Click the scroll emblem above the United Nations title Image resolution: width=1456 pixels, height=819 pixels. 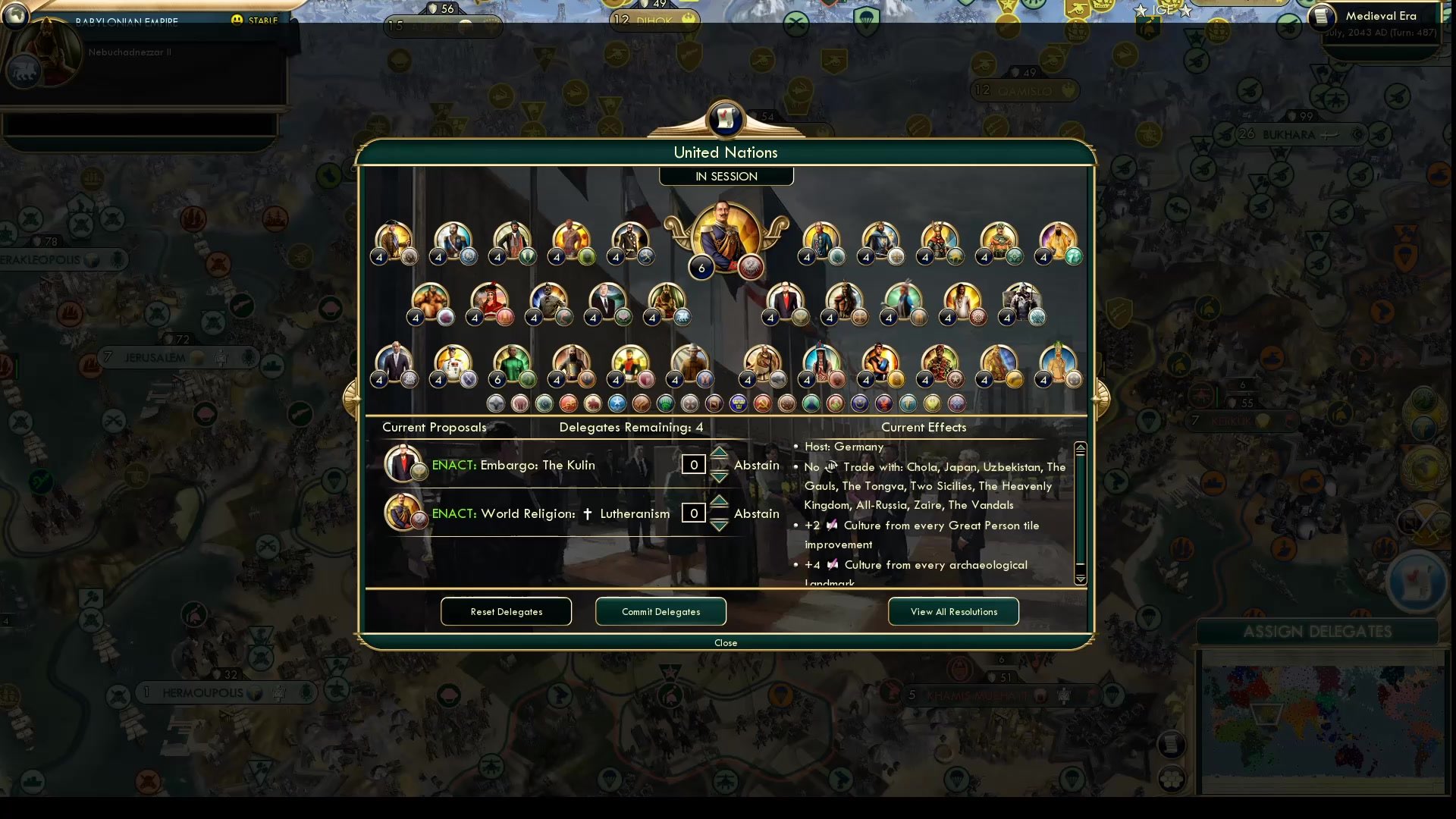pos(726,120)
